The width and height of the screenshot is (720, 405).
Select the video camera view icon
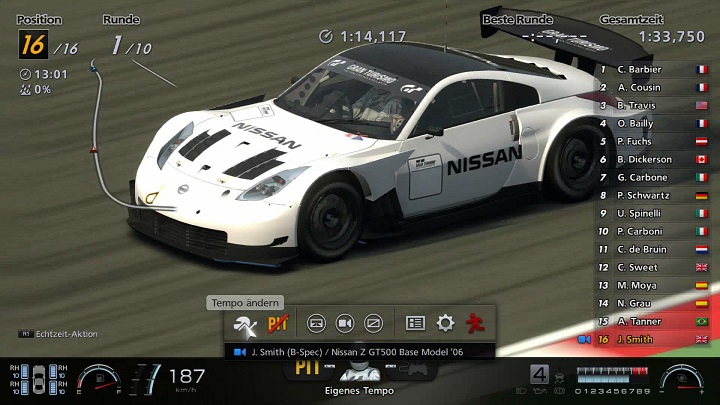coord(345,323)
